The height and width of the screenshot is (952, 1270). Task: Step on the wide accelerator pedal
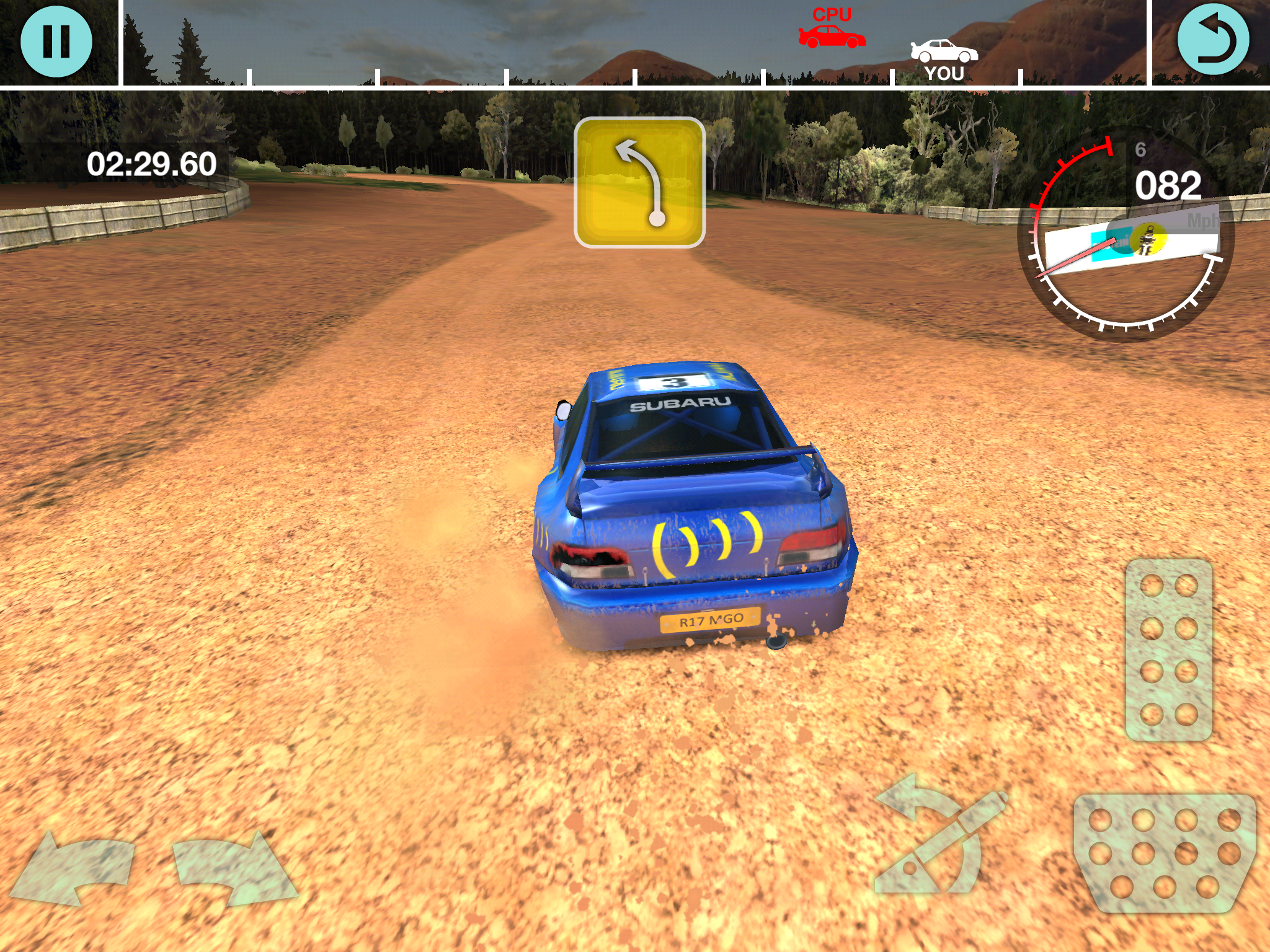coord(1165,853)
